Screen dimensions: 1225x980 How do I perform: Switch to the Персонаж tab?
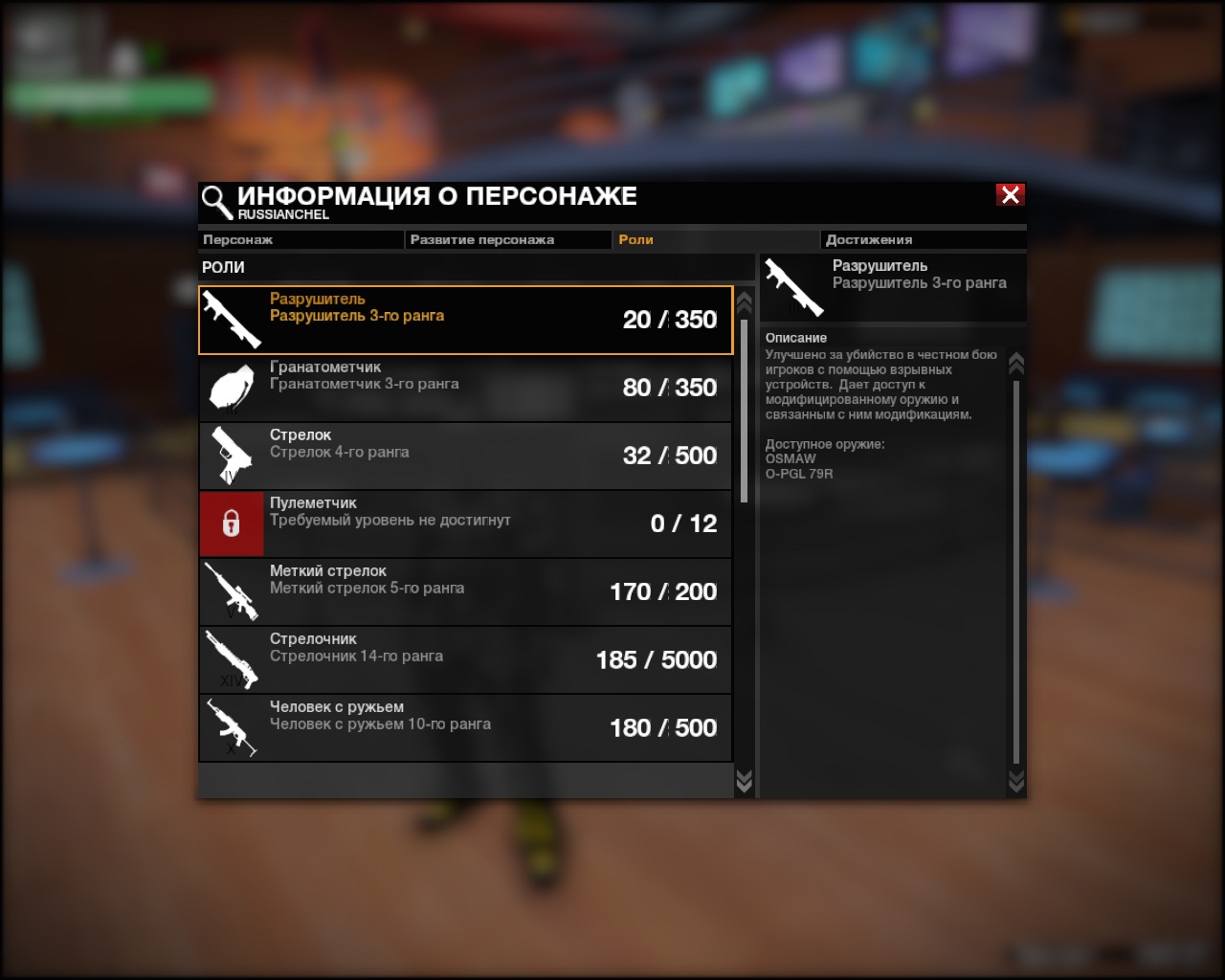pyautogui.click(x=301, y=240)
